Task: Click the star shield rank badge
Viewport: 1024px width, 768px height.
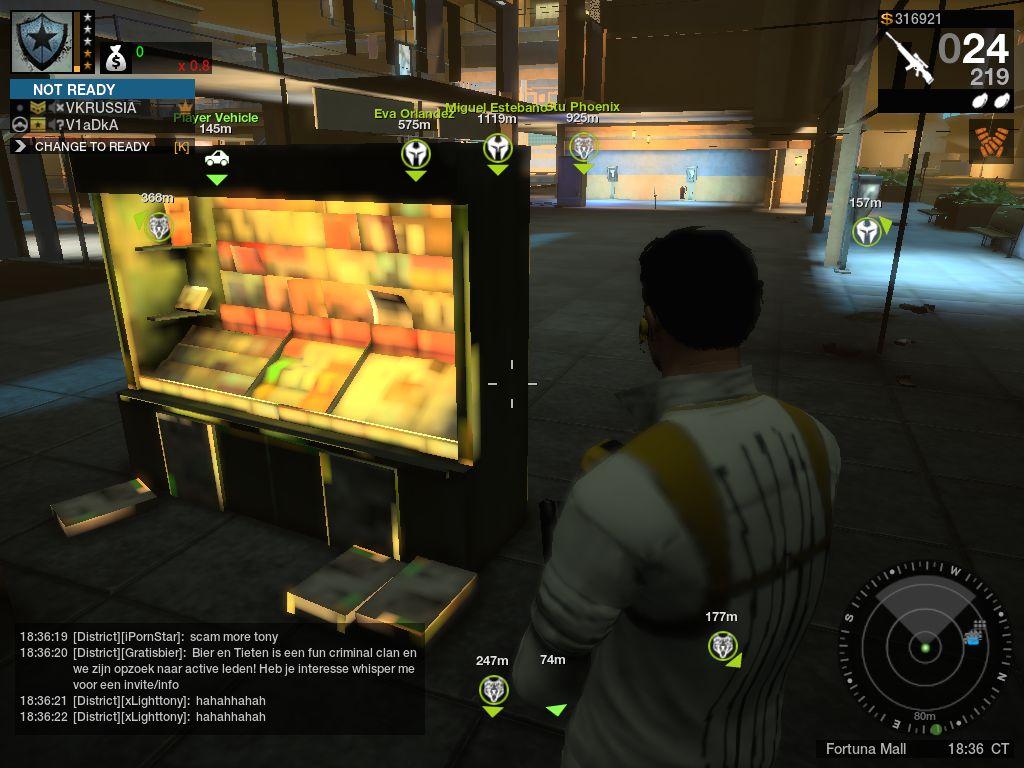Action: click(42, 41)
